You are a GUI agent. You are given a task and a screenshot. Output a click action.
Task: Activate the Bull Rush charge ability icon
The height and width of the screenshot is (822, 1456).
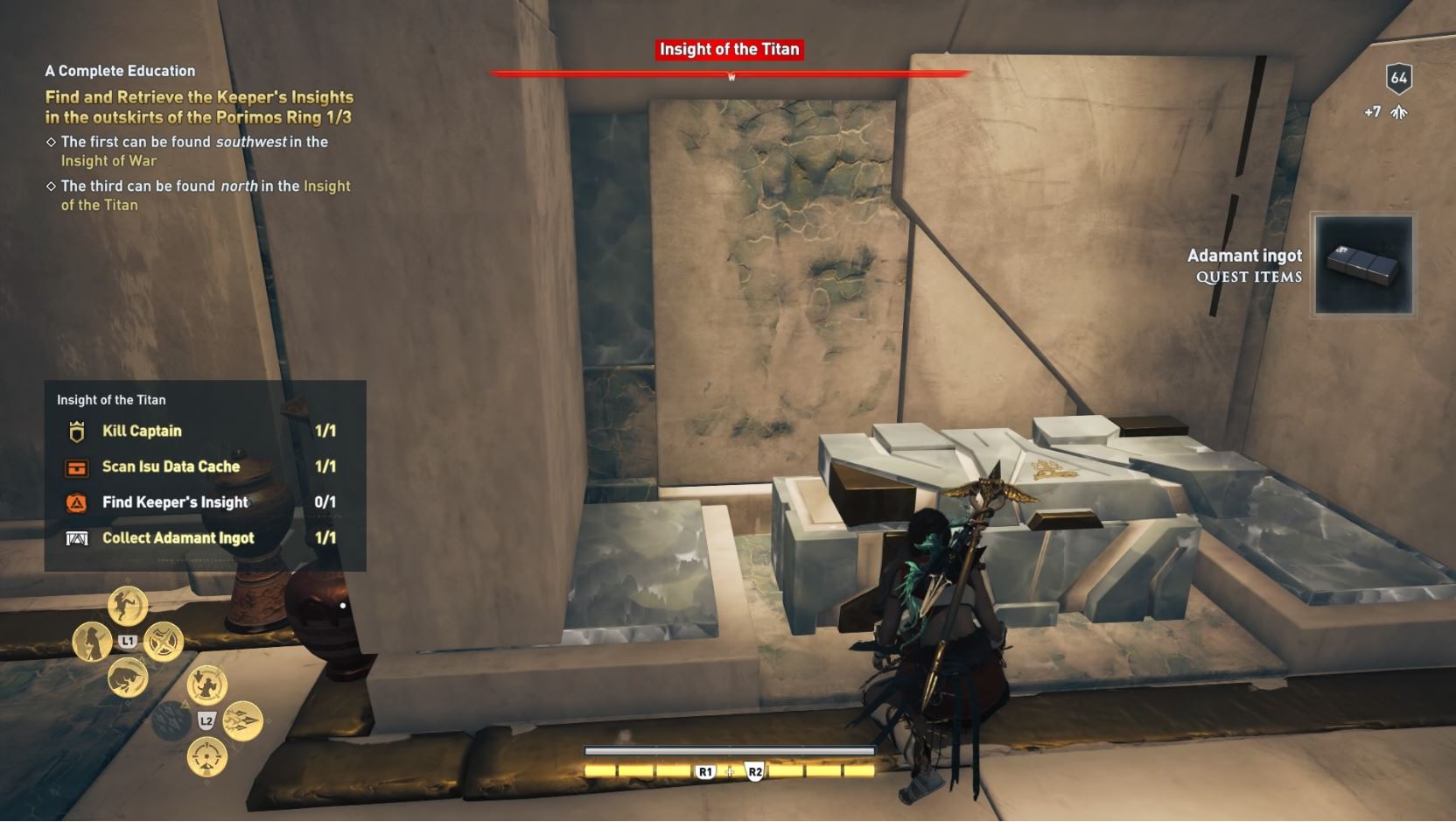point(128,680)
